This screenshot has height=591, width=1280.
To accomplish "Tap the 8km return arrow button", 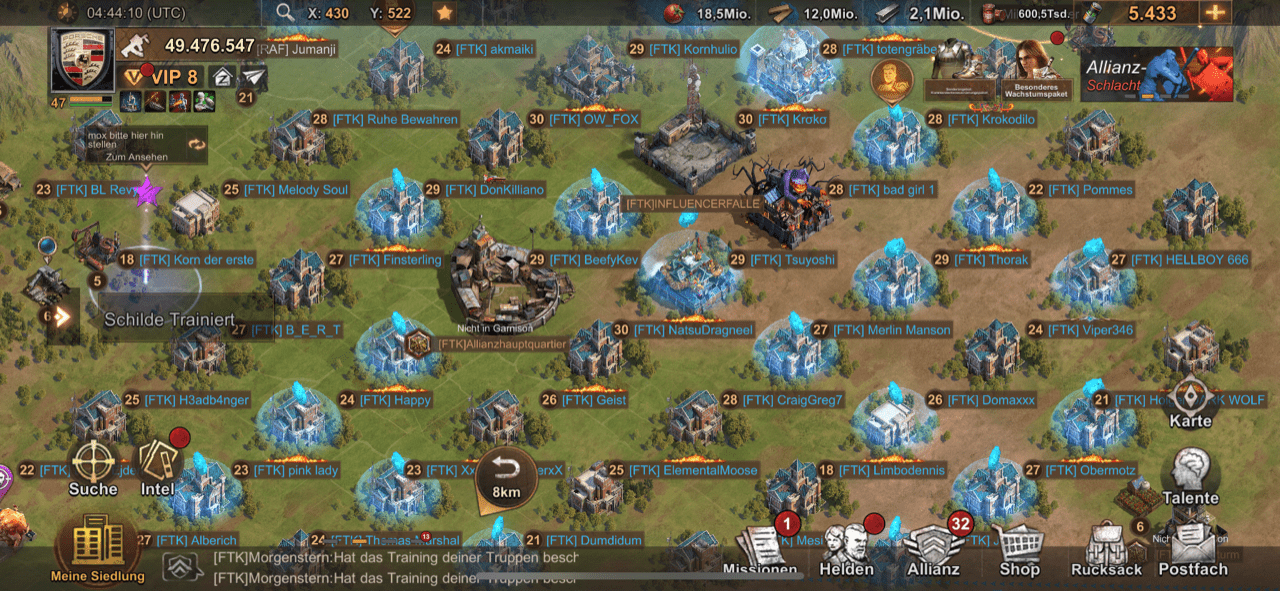I will click(x=506, y=474).
